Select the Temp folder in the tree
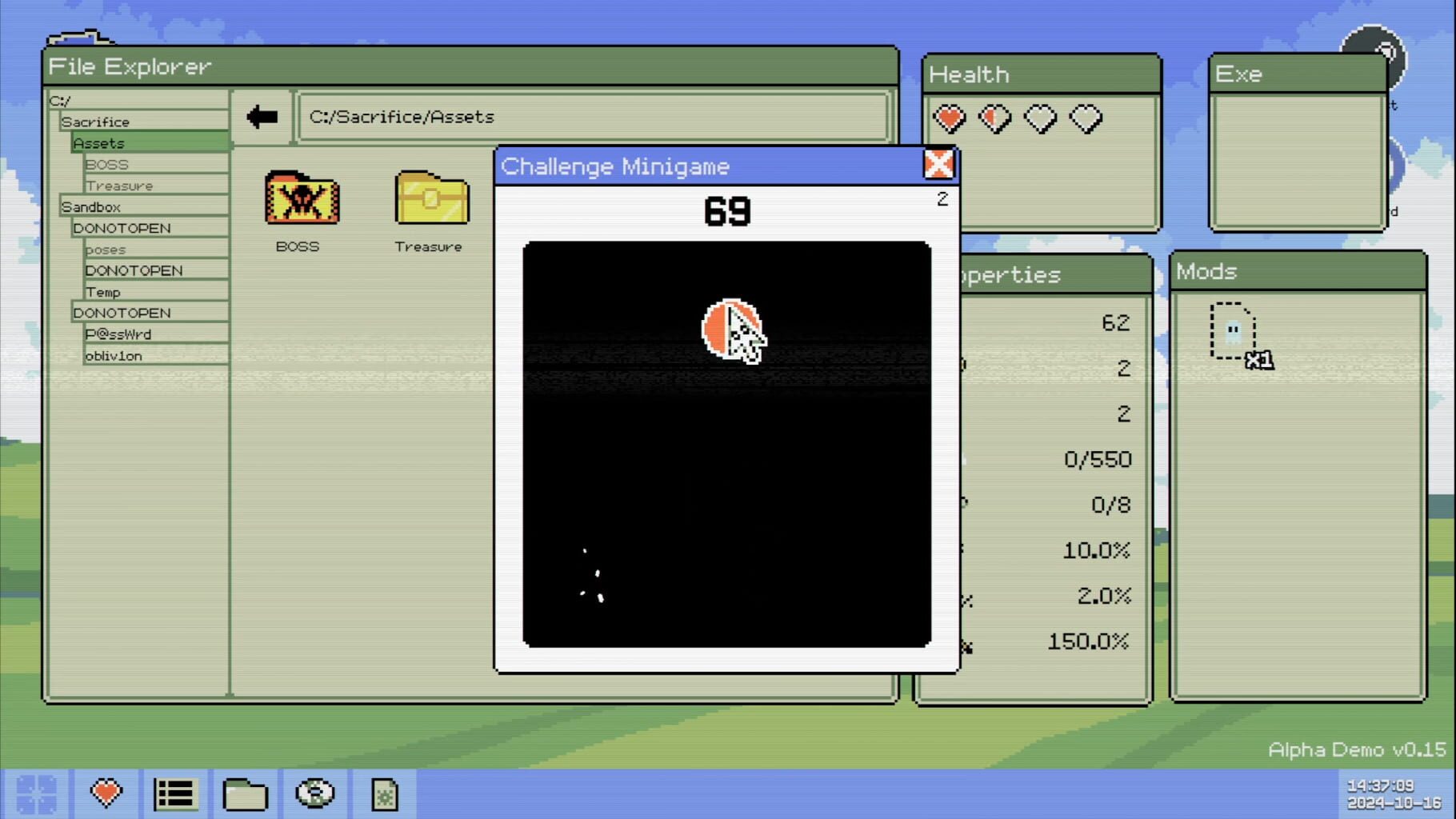 pyautogui.click(x=105, y=291)
